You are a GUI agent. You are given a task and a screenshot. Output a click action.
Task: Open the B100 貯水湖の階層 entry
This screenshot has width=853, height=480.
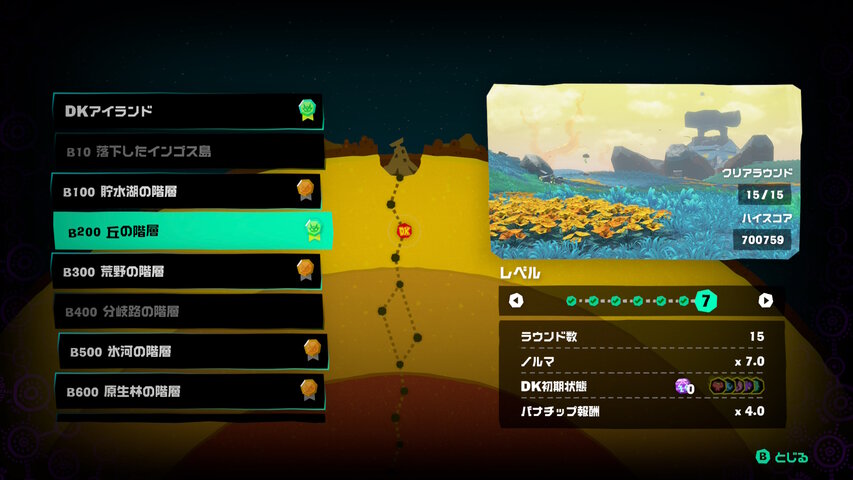pyautogui.click(x=188, y=191)
